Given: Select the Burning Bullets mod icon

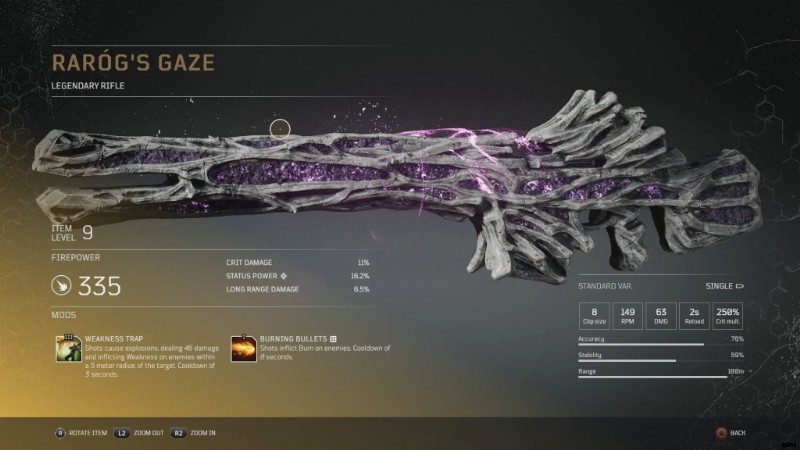Looking at the screenshot, I should [x=243, y=348].
